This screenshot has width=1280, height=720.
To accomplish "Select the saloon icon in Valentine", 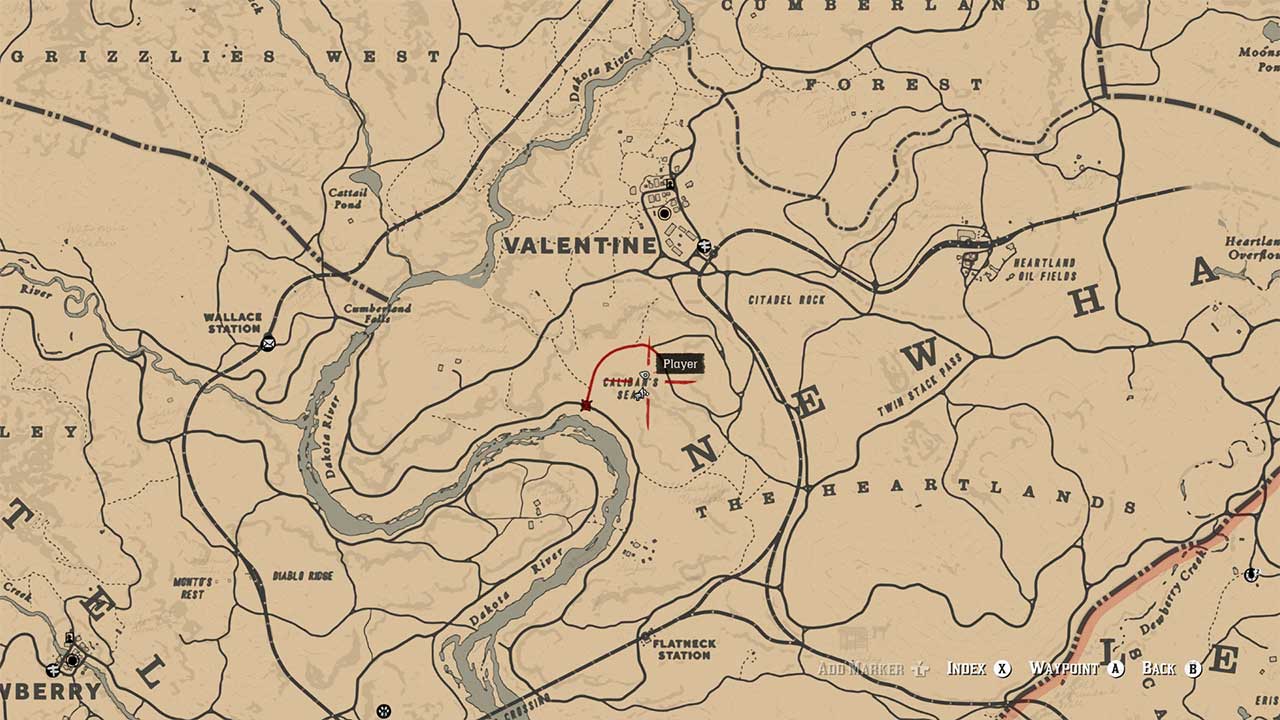I will (664, 213).
